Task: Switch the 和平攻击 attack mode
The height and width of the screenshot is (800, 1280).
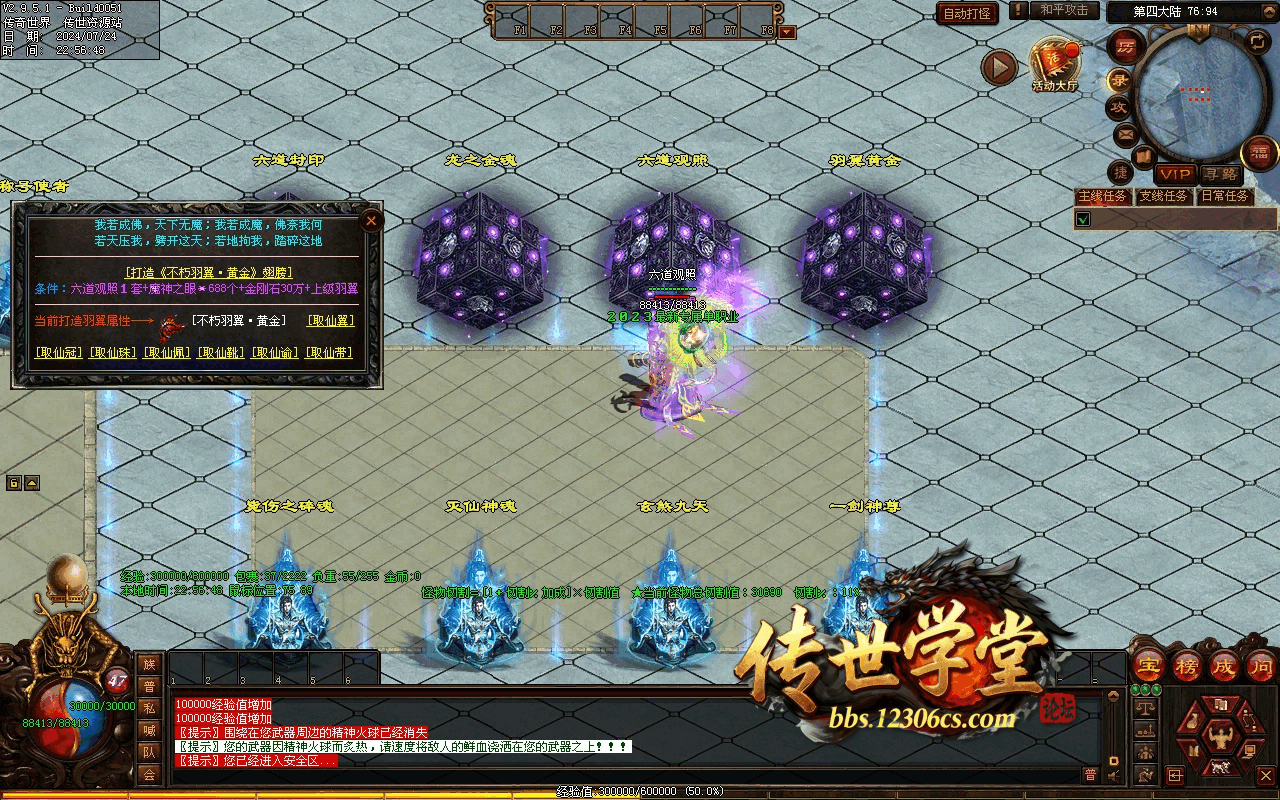Action: [1063, 10]
